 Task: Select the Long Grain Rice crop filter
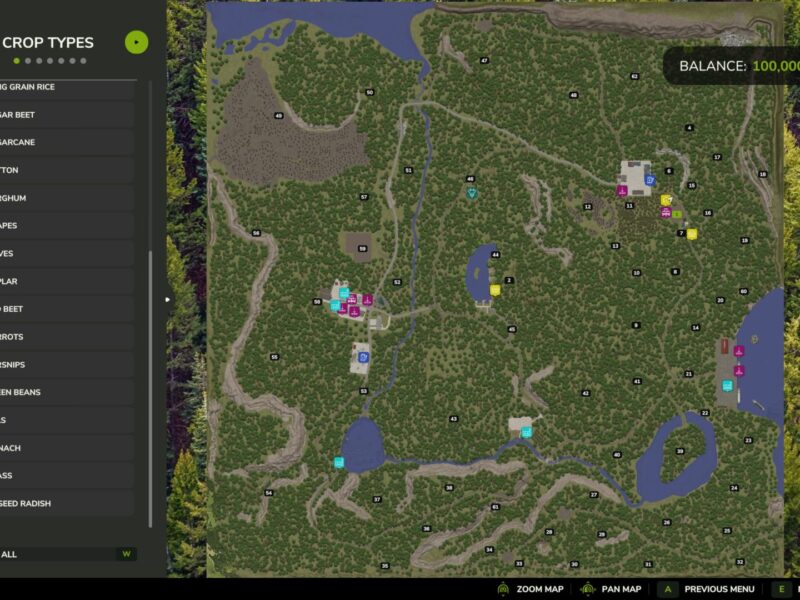click(x=60, y=87)
